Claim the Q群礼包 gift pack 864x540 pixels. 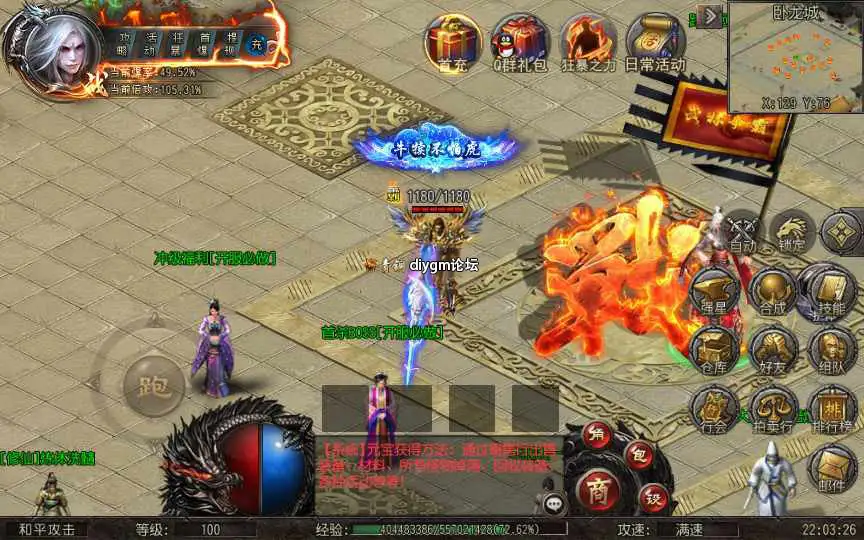coord(520,42)
